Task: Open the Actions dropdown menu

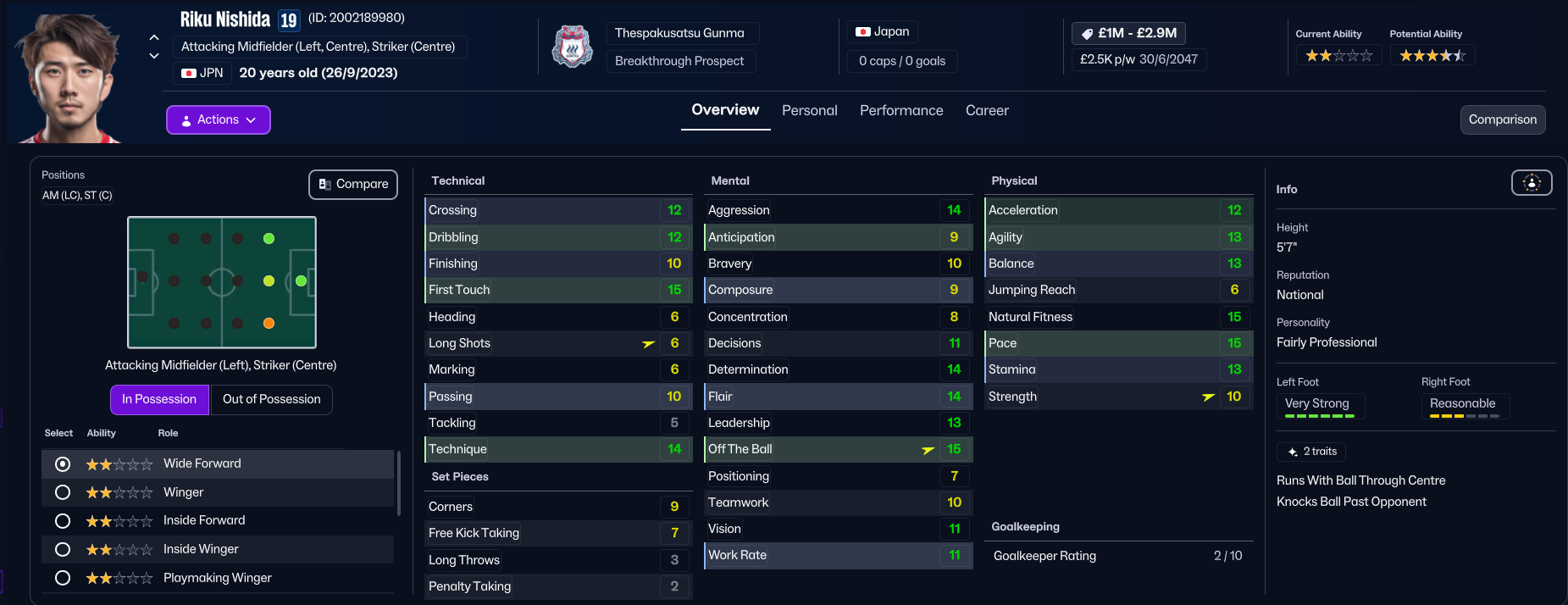Action: coord(218,120)
